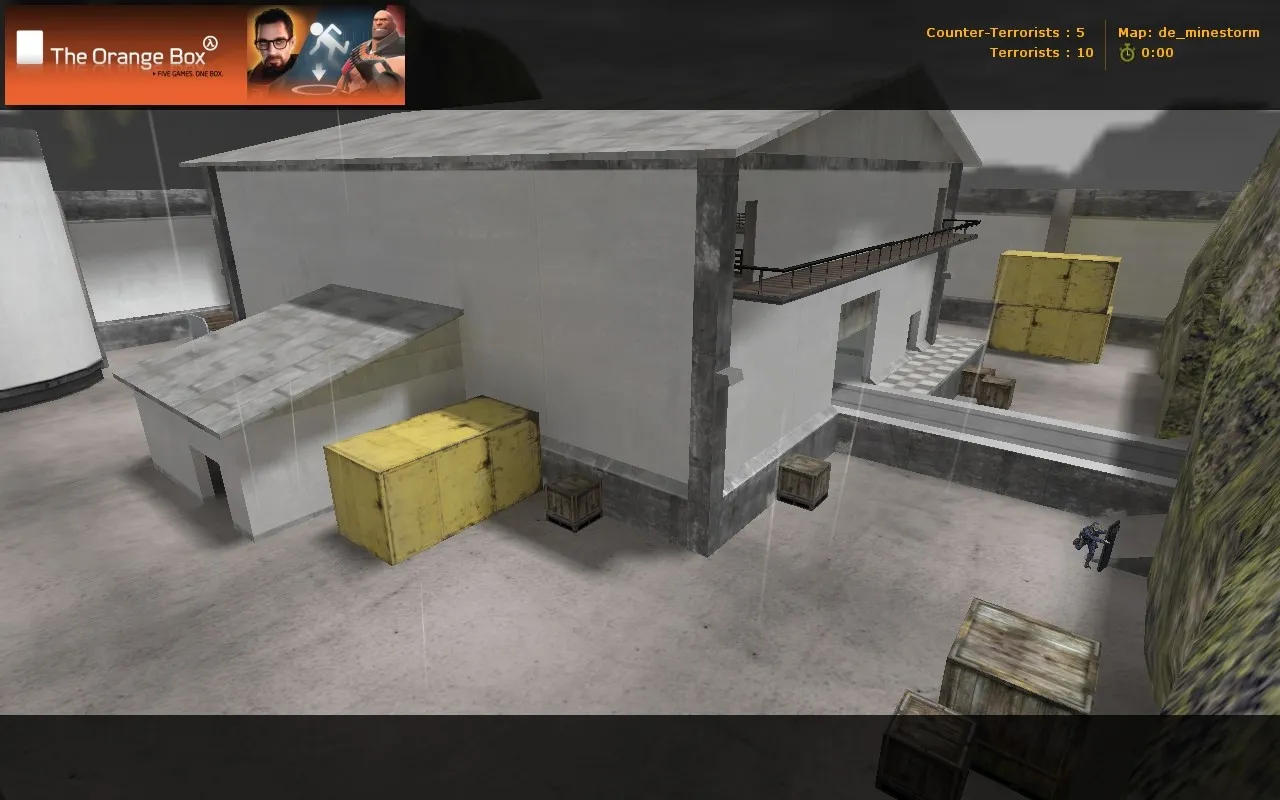Click the Map: de_minestorm label
This screenshot has width=1280, height=800.
coord(1190,31)
